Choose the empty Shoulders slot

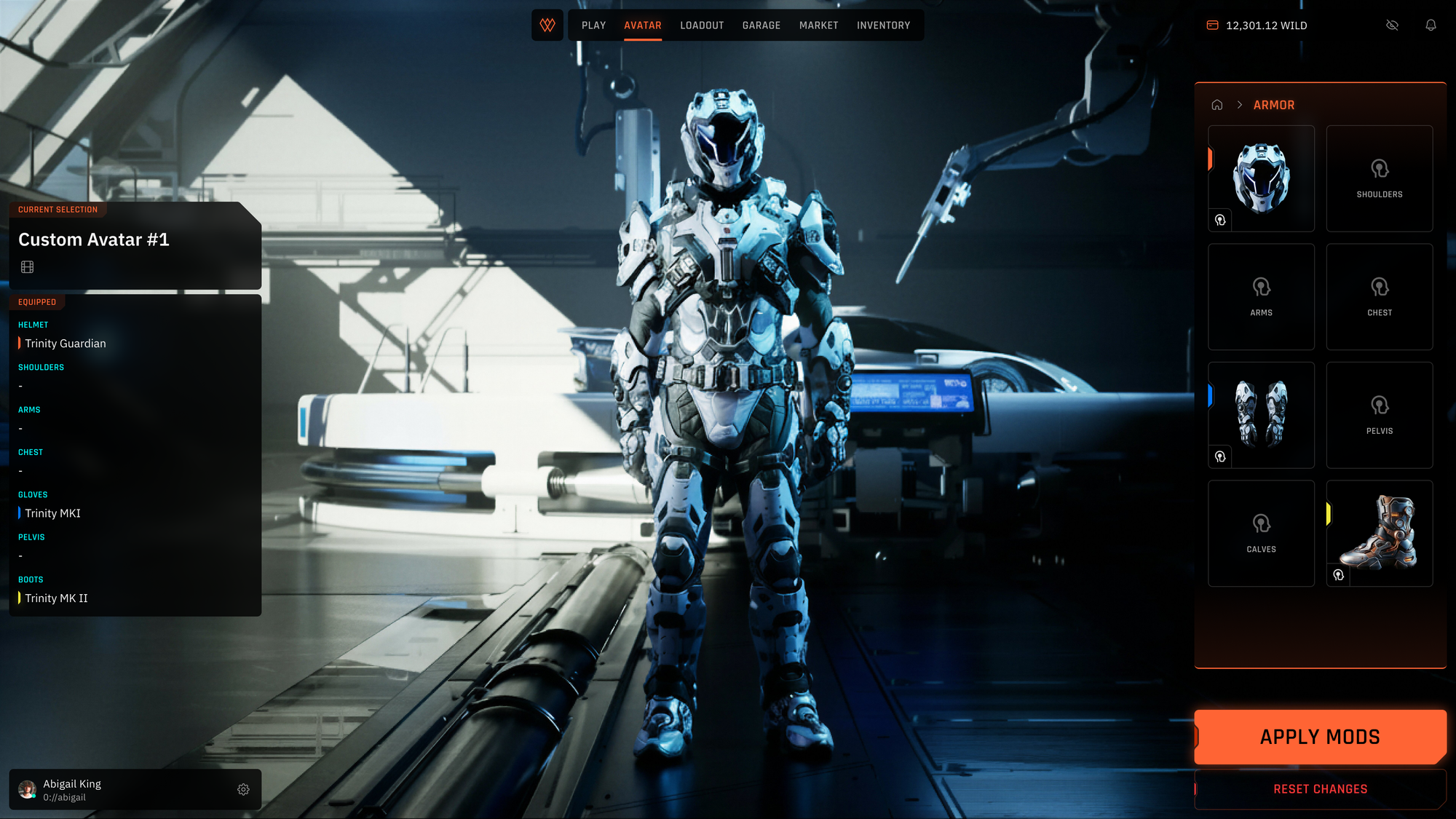click(1380, 178)
